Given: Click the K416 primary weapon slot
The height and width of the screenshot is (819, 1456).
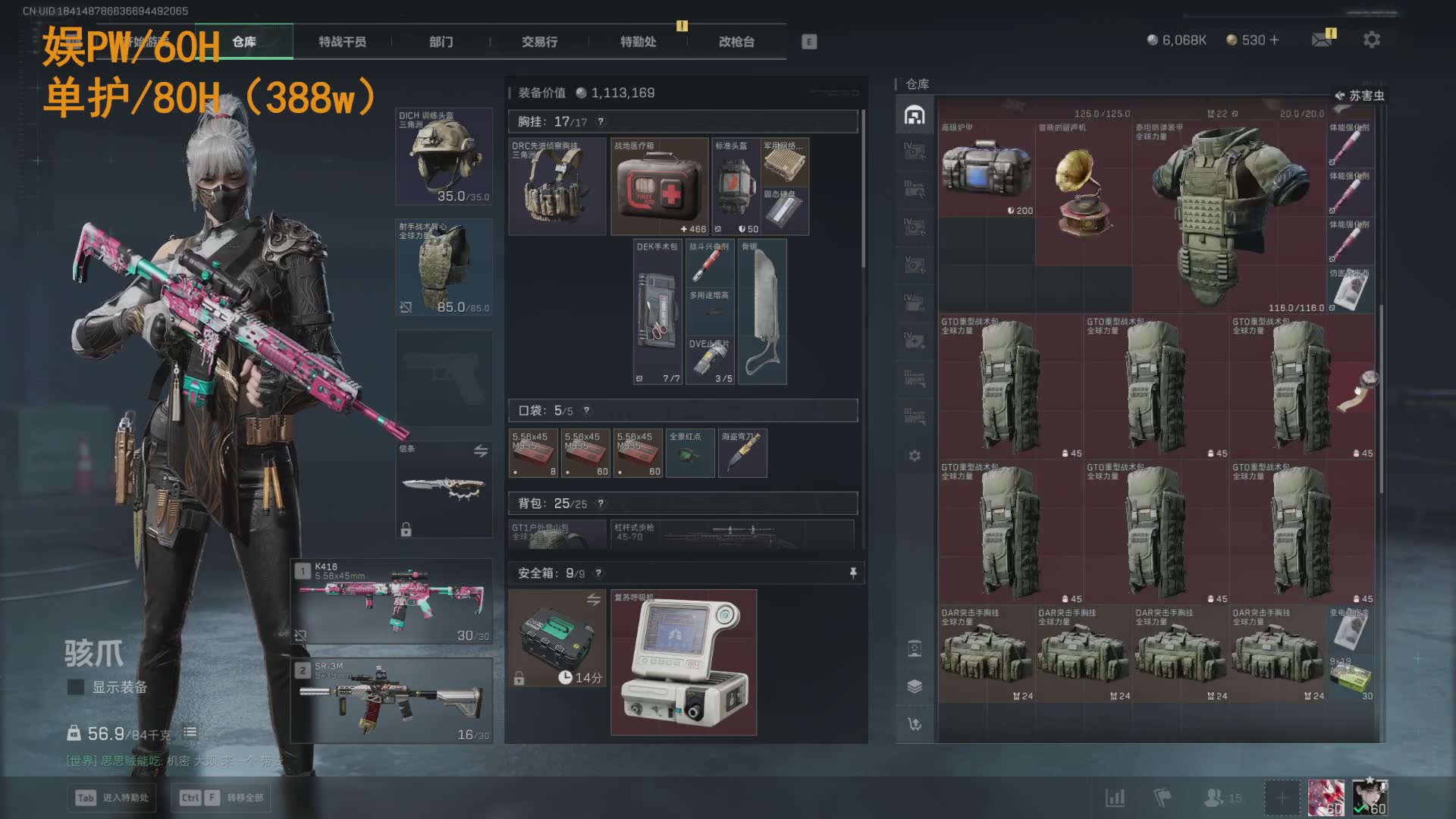Looking at the screenshot, I should [392, 601].
